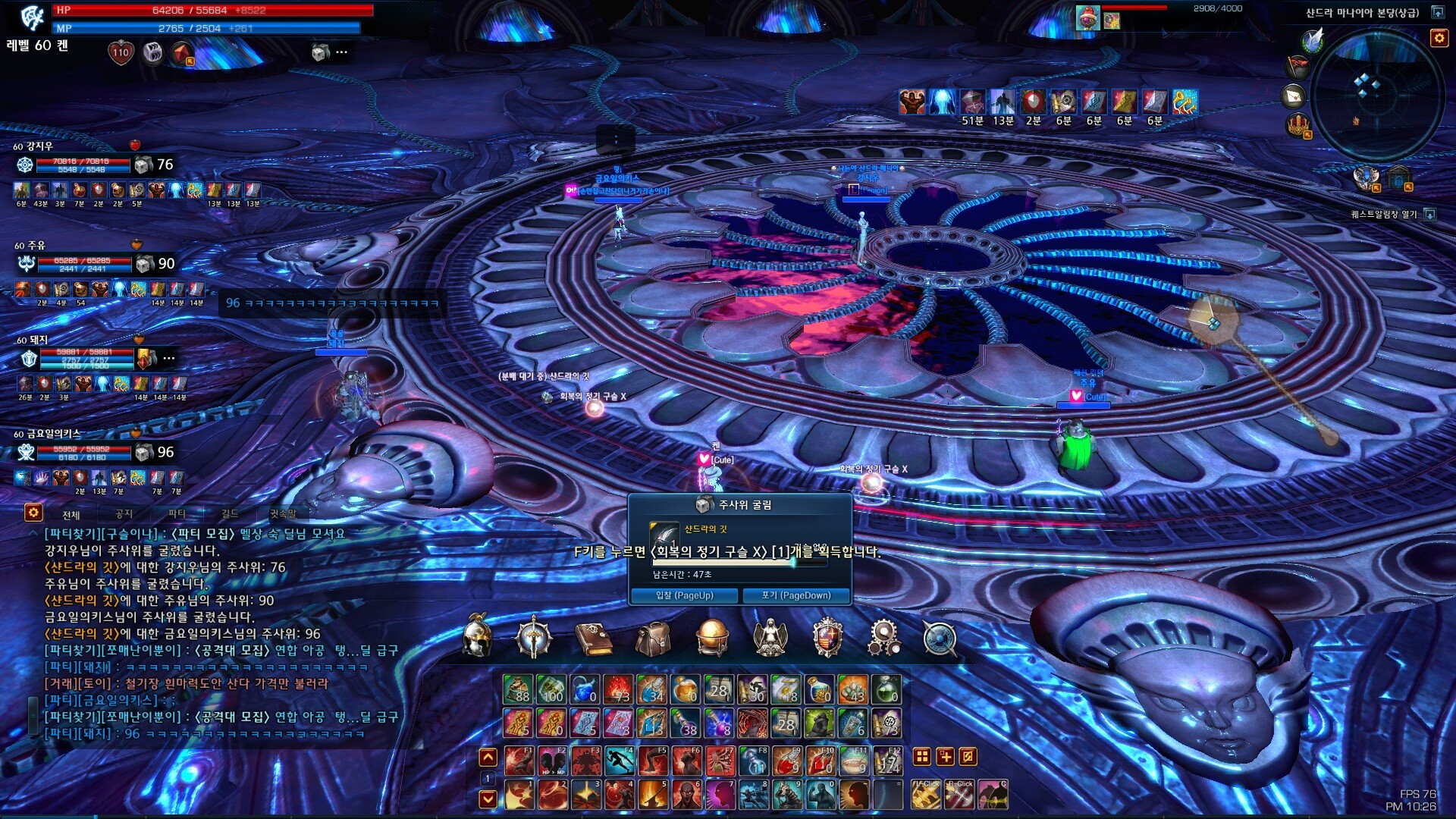Open the 귓속말 whisper chat tab

click(283, 514)
